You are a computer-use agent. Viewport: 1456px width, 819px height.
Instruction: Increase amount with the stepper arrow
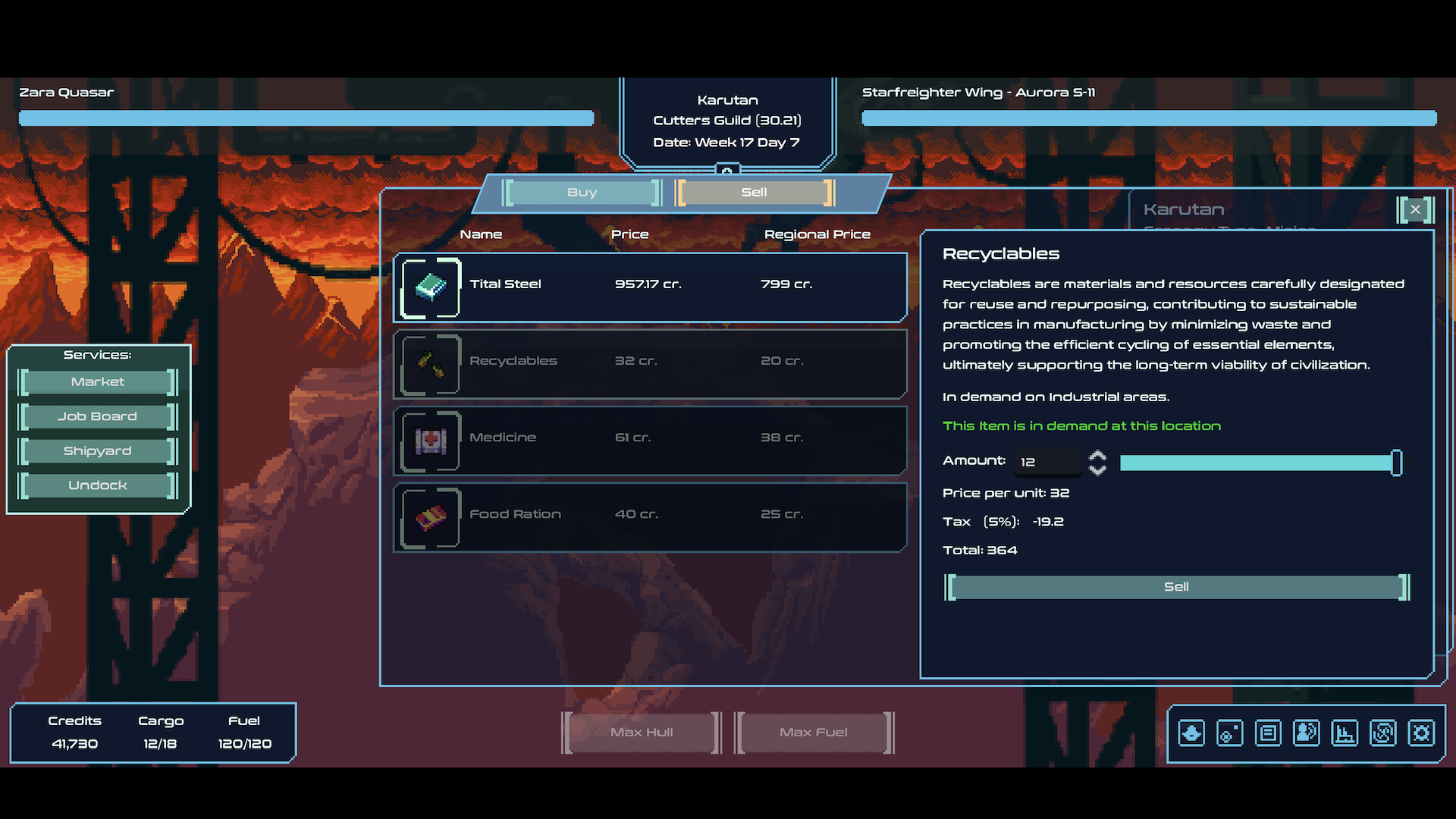[x=1097, y=456]
